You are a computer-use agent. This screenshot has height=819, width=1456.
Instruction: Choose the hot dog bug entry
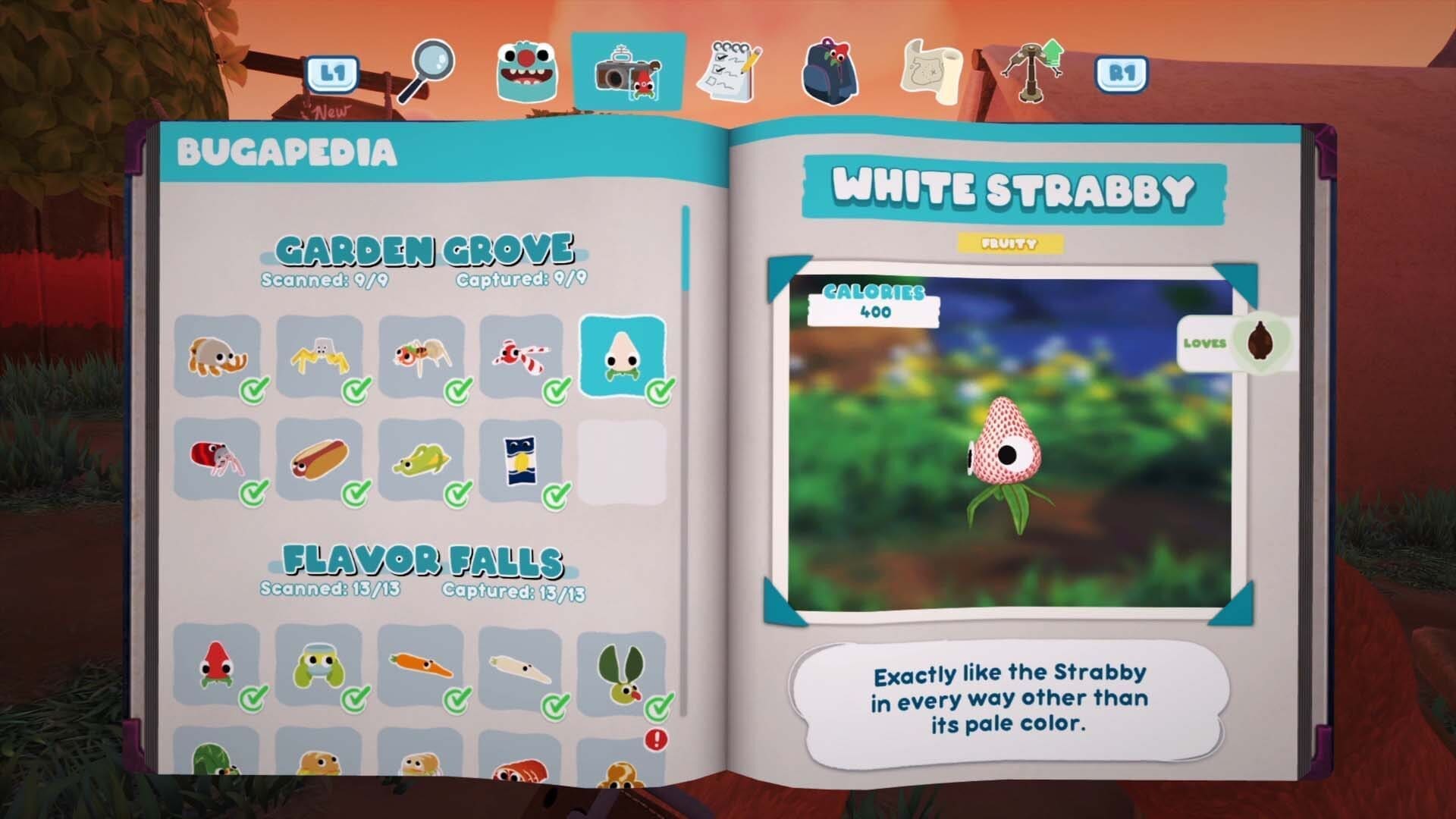coord(319,459)
